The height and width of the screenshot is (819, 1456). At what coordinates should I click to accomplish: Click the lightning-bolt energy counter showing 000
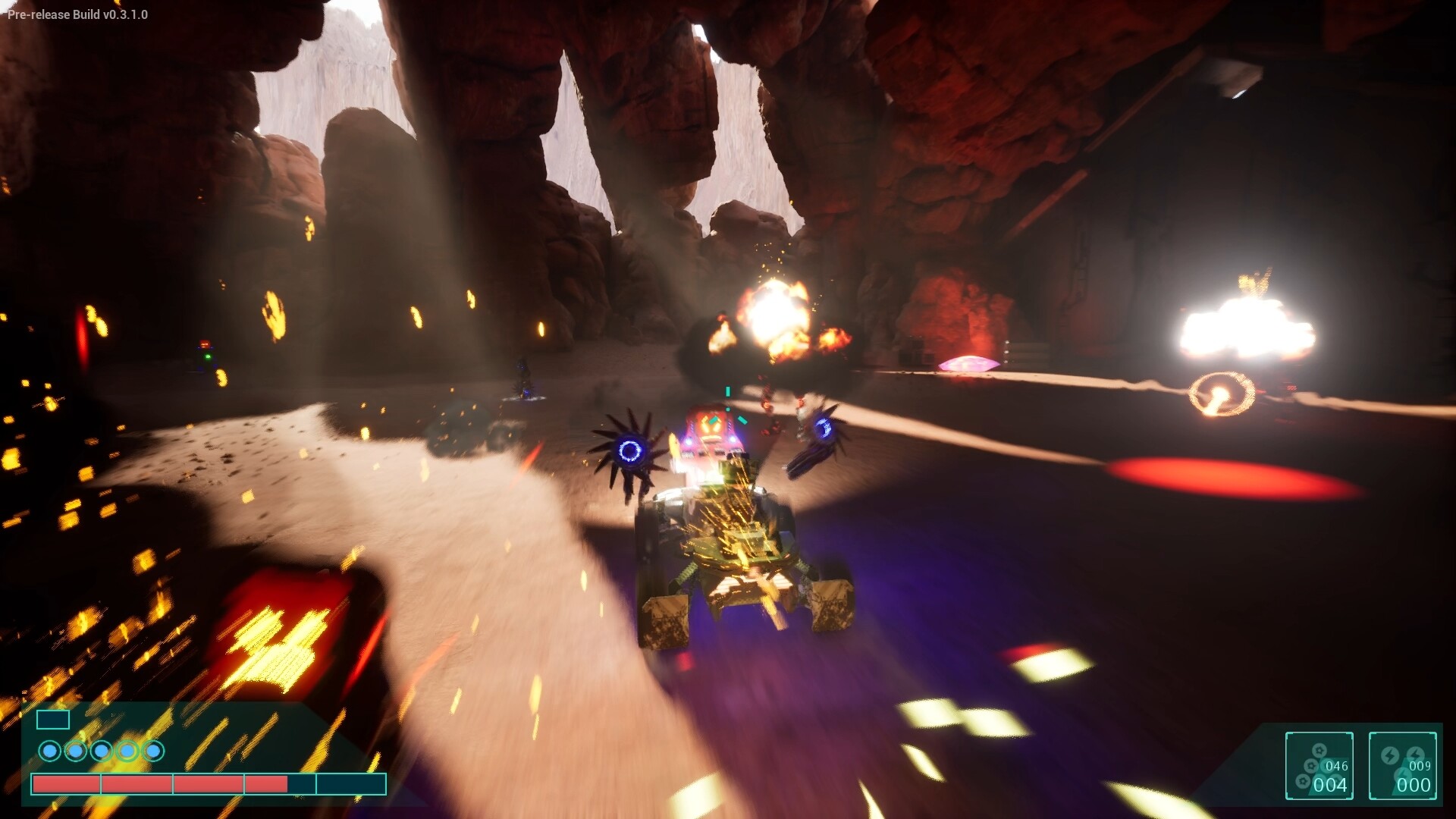point(1412,784)
